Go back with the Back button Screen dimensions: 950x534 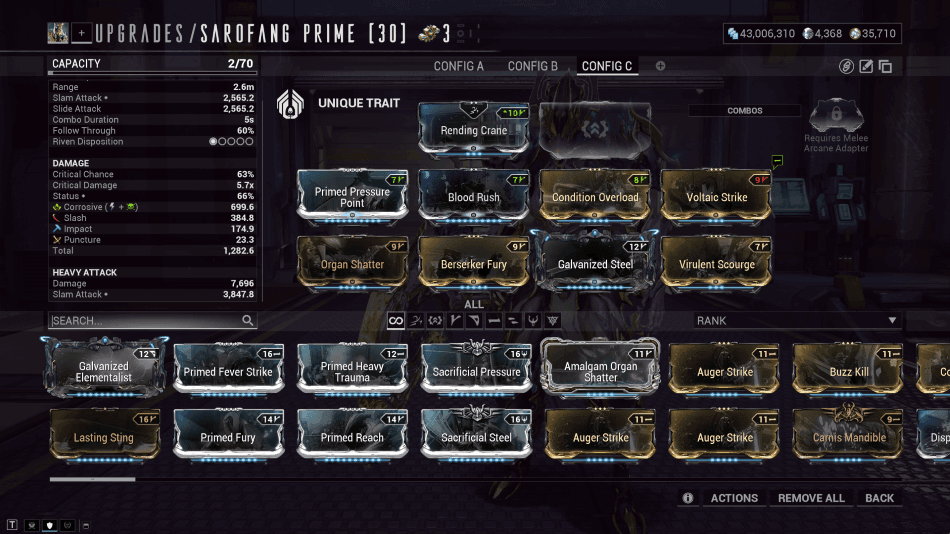[880, 498]
